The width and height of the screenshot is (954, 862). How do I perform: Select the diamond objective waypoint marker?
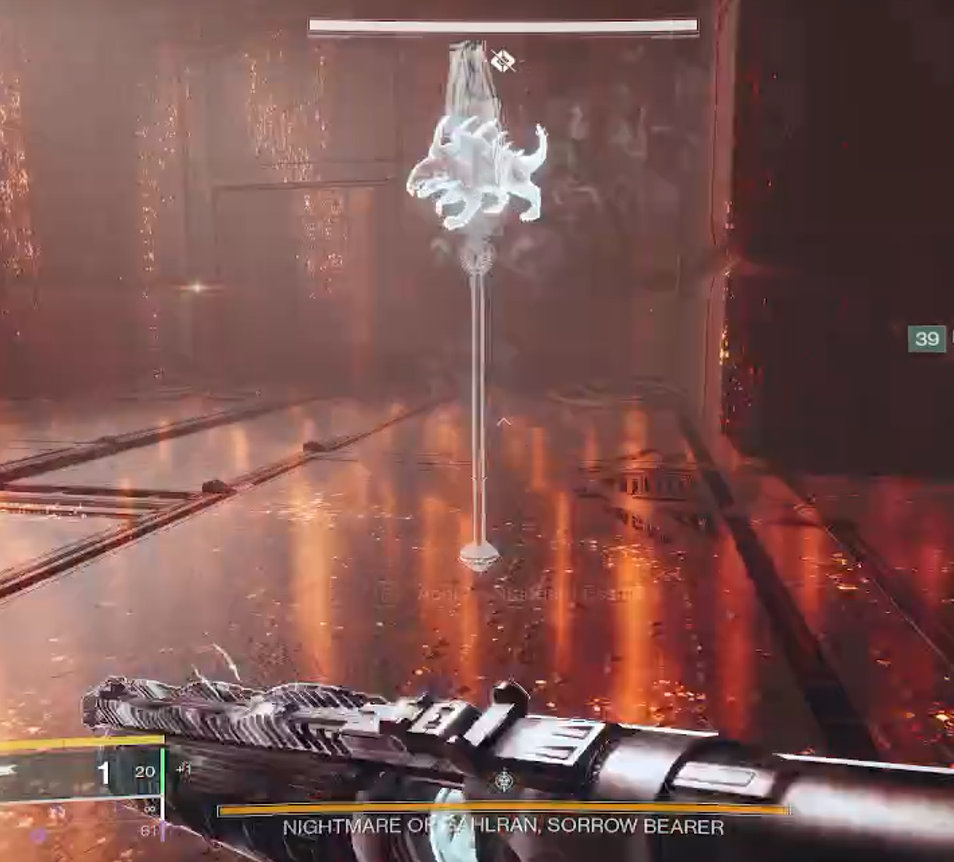pyautogui.click(x=503, y=61)
